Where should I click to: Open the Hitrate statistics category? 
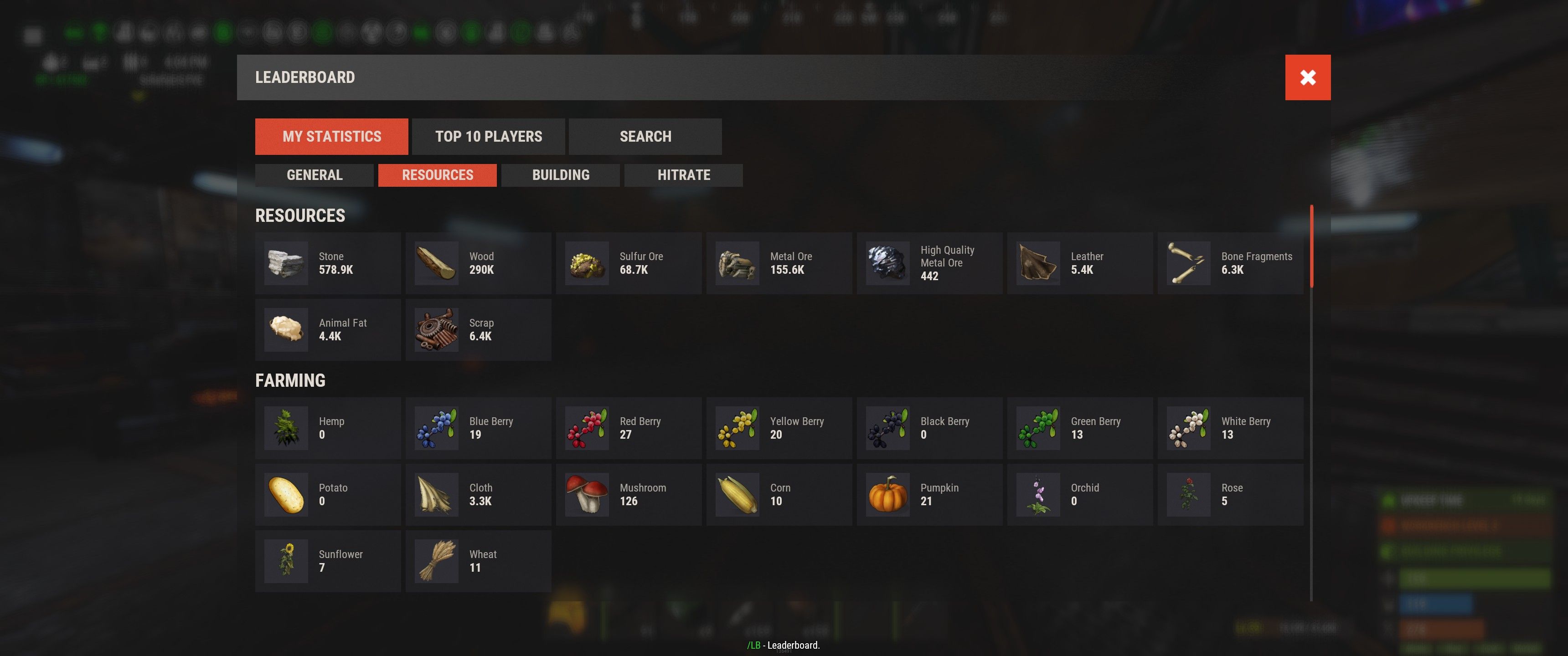coord(684,175)
